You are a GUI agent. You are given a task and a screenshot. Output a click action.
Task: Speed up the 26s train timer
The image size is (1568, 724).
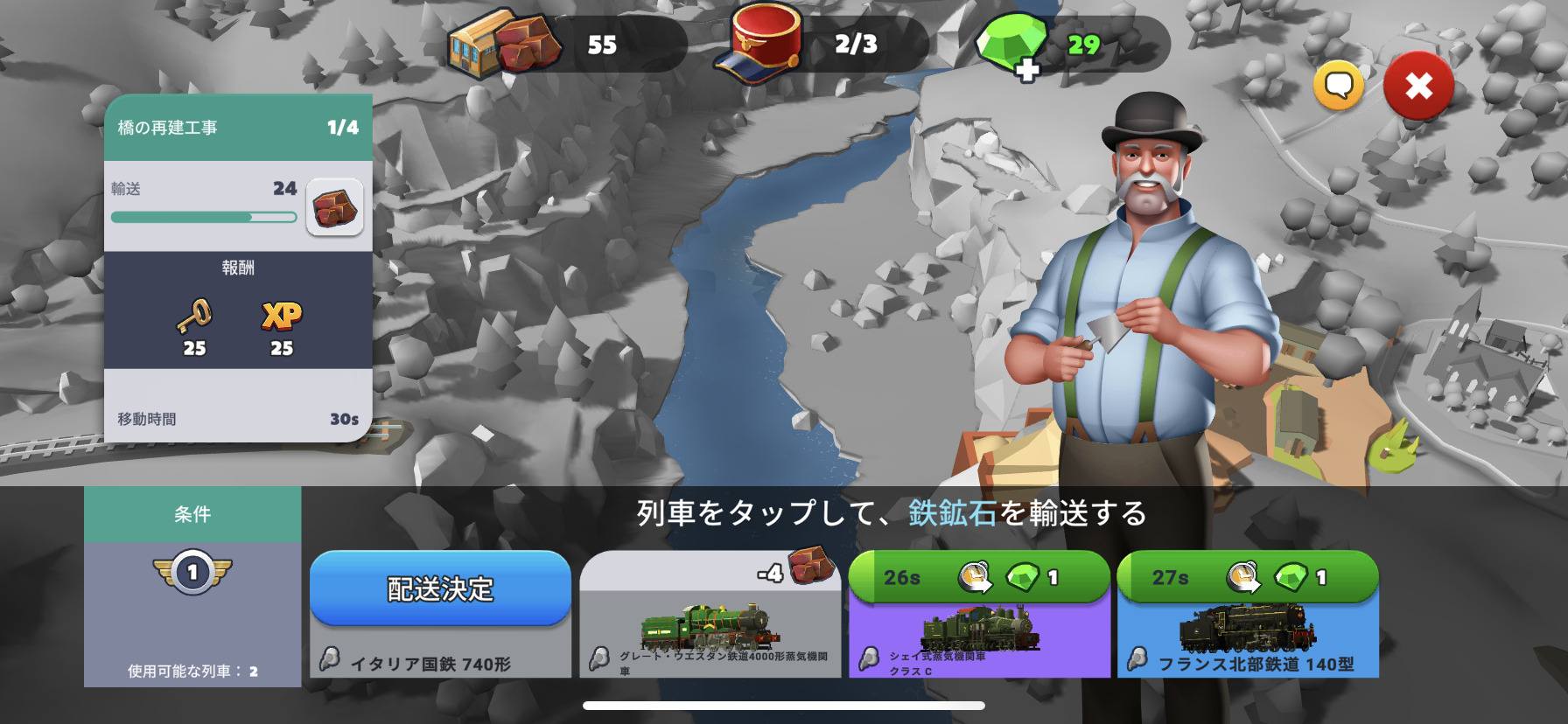(x=979, y=577)
